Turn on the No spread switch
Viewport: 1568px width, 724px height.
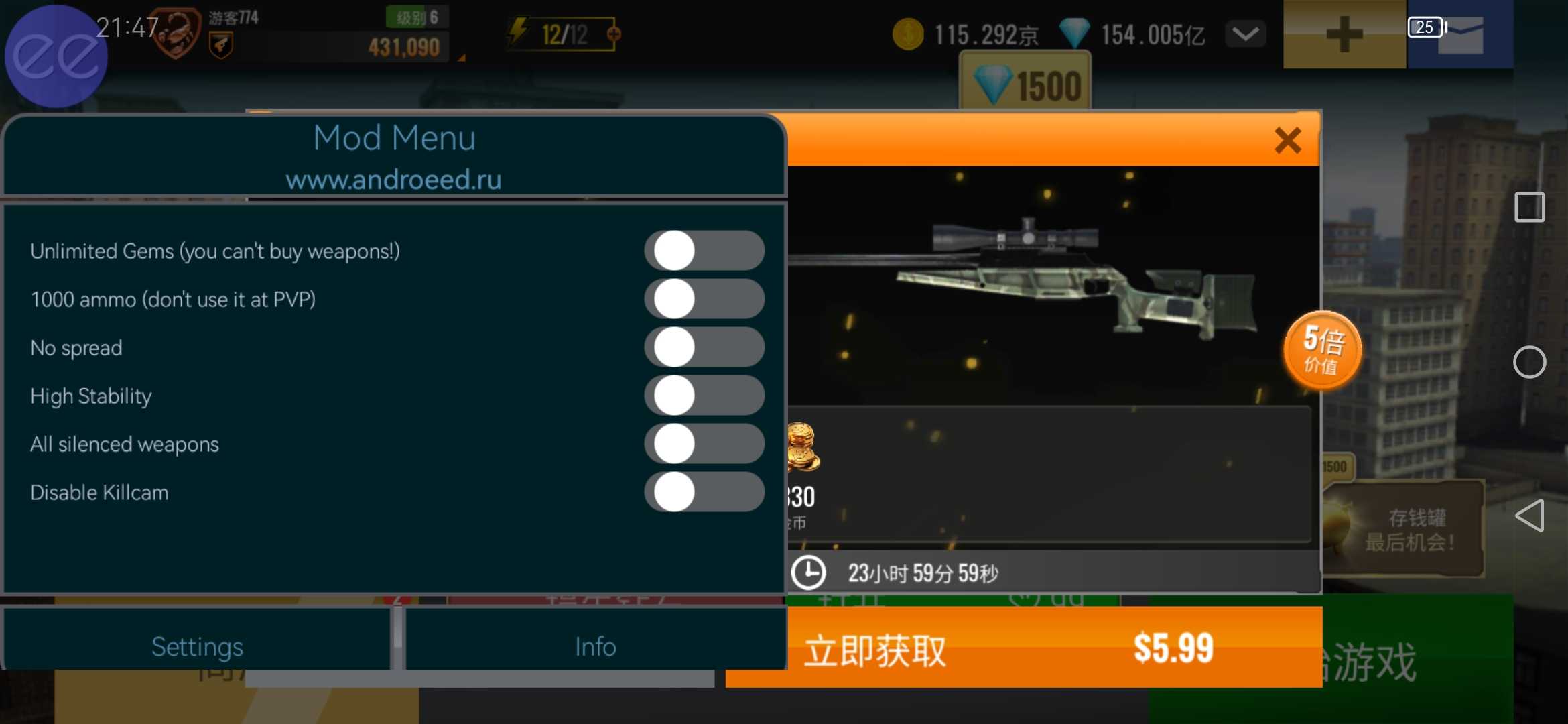tap(704, 347)
